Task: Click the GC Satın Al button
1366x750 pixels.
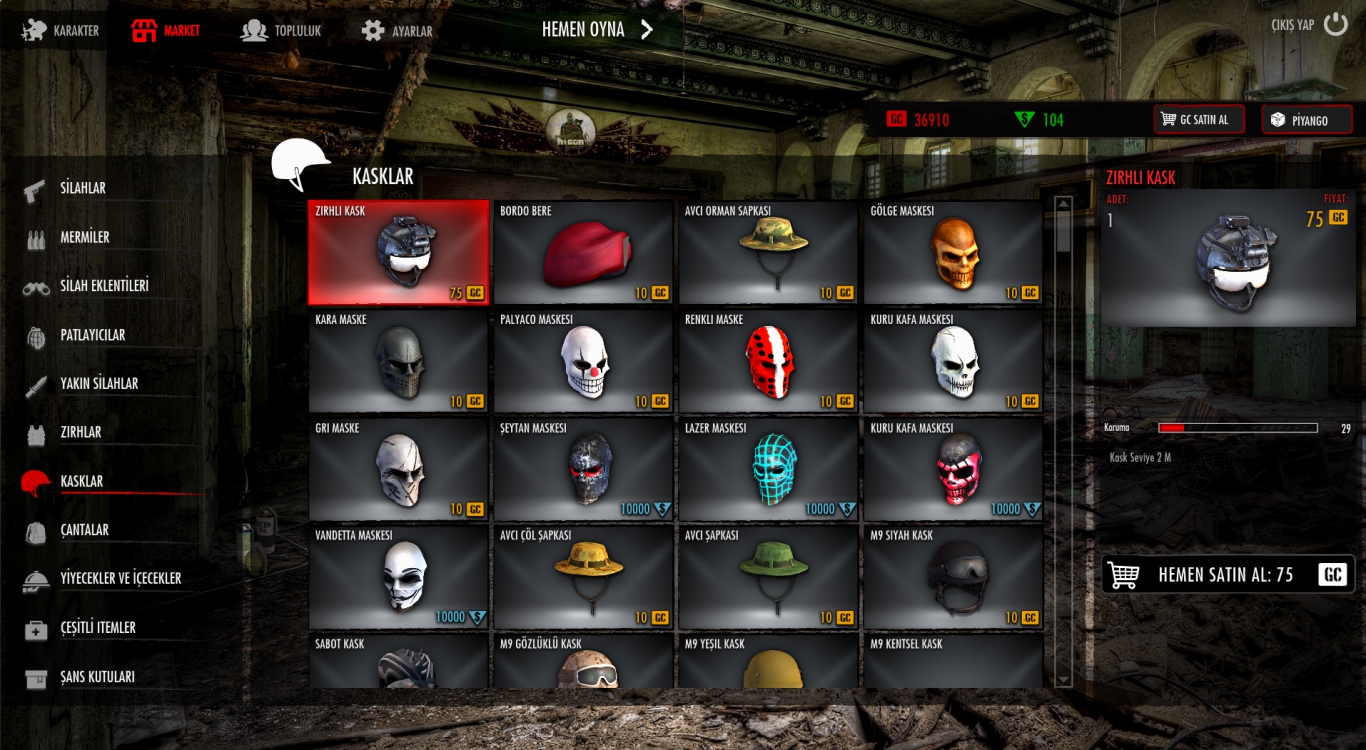Action: pyautogui.click(x=1199, y=120)
